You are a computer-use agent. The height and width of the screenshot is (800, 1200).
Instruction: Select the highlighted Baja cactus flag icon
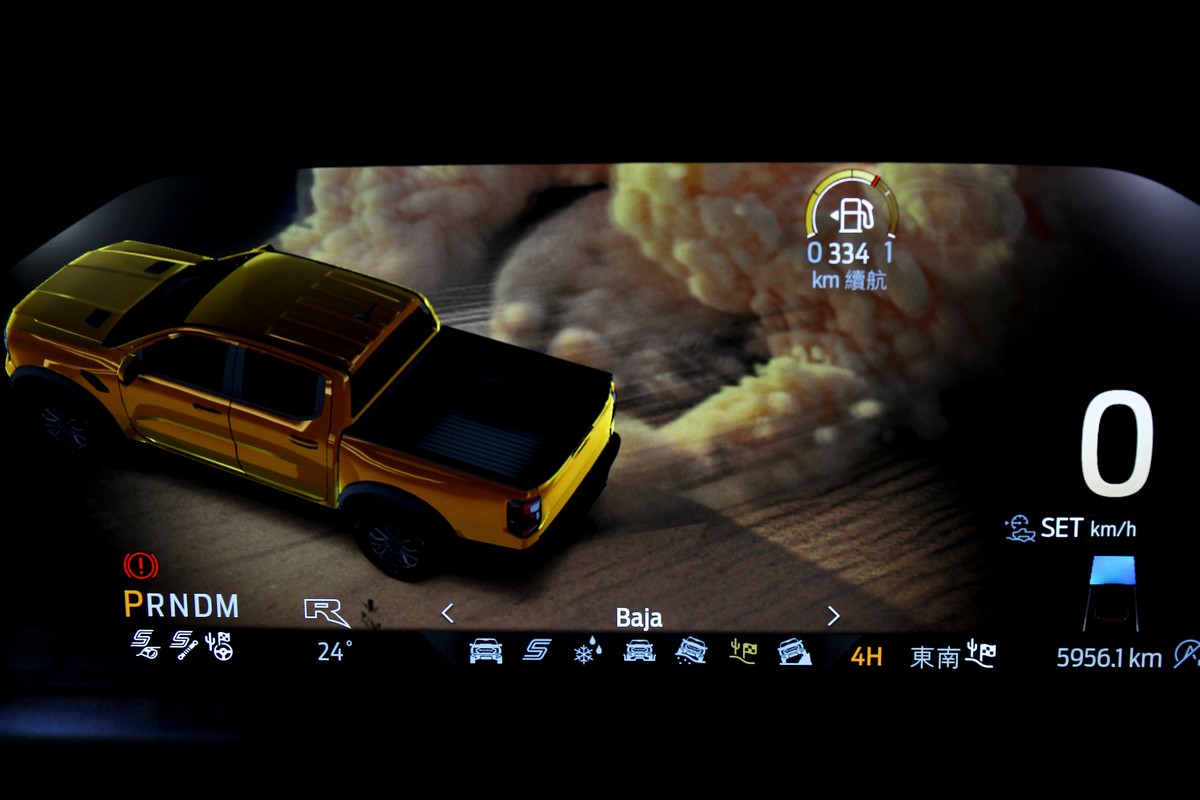pyautogui.click(x=743, y=652)
